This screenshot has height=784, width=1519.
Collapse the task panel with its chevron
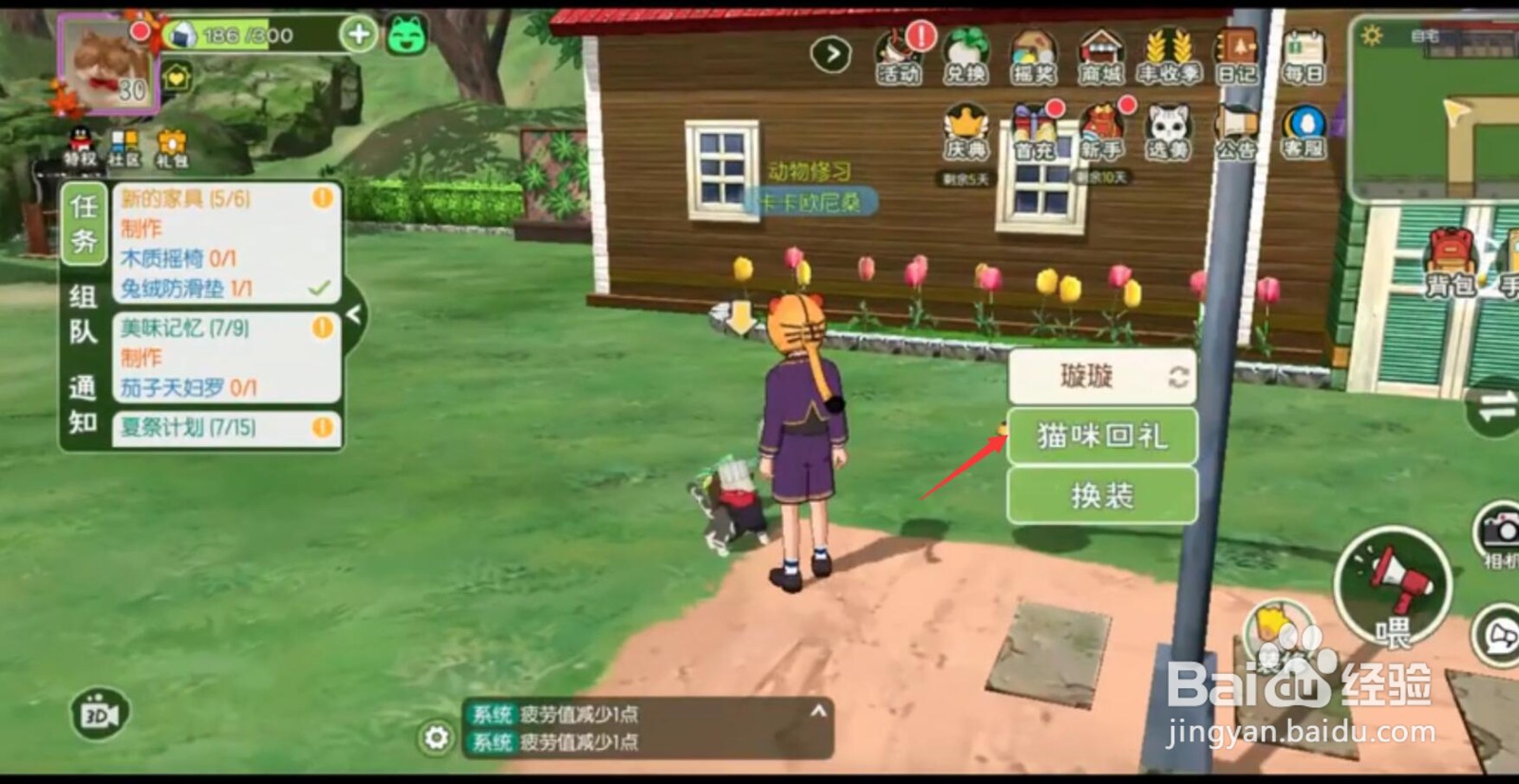point(354,313)
